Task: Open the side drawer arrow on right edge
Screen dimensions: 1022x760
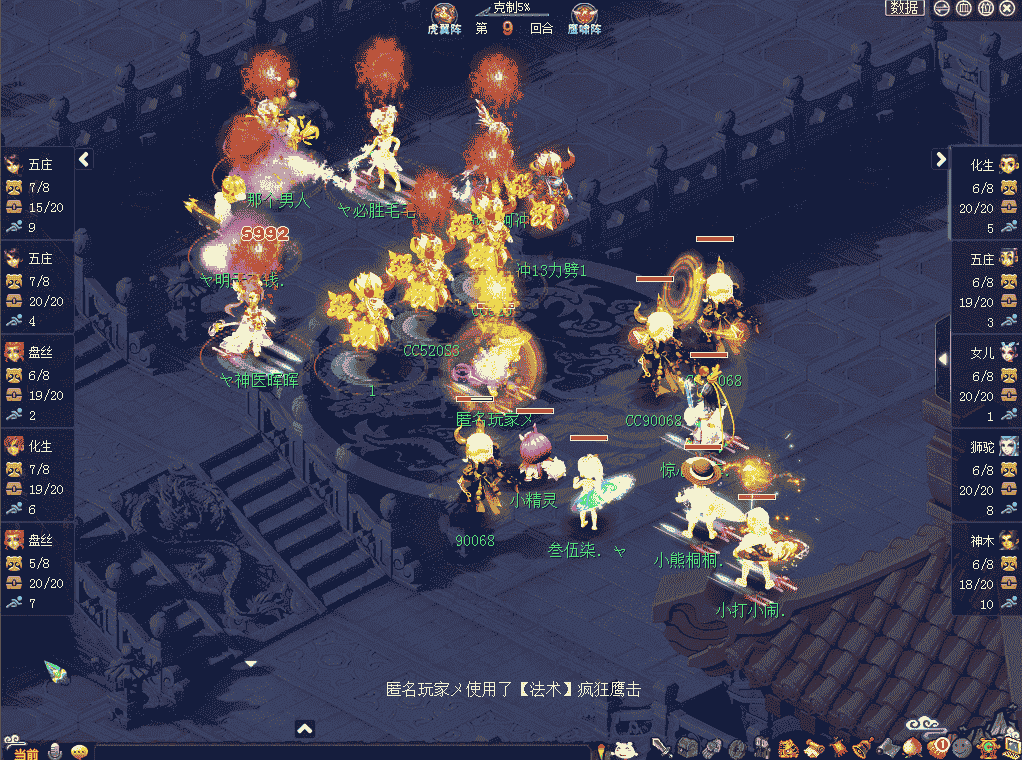Action: click(x=942, y=357)
